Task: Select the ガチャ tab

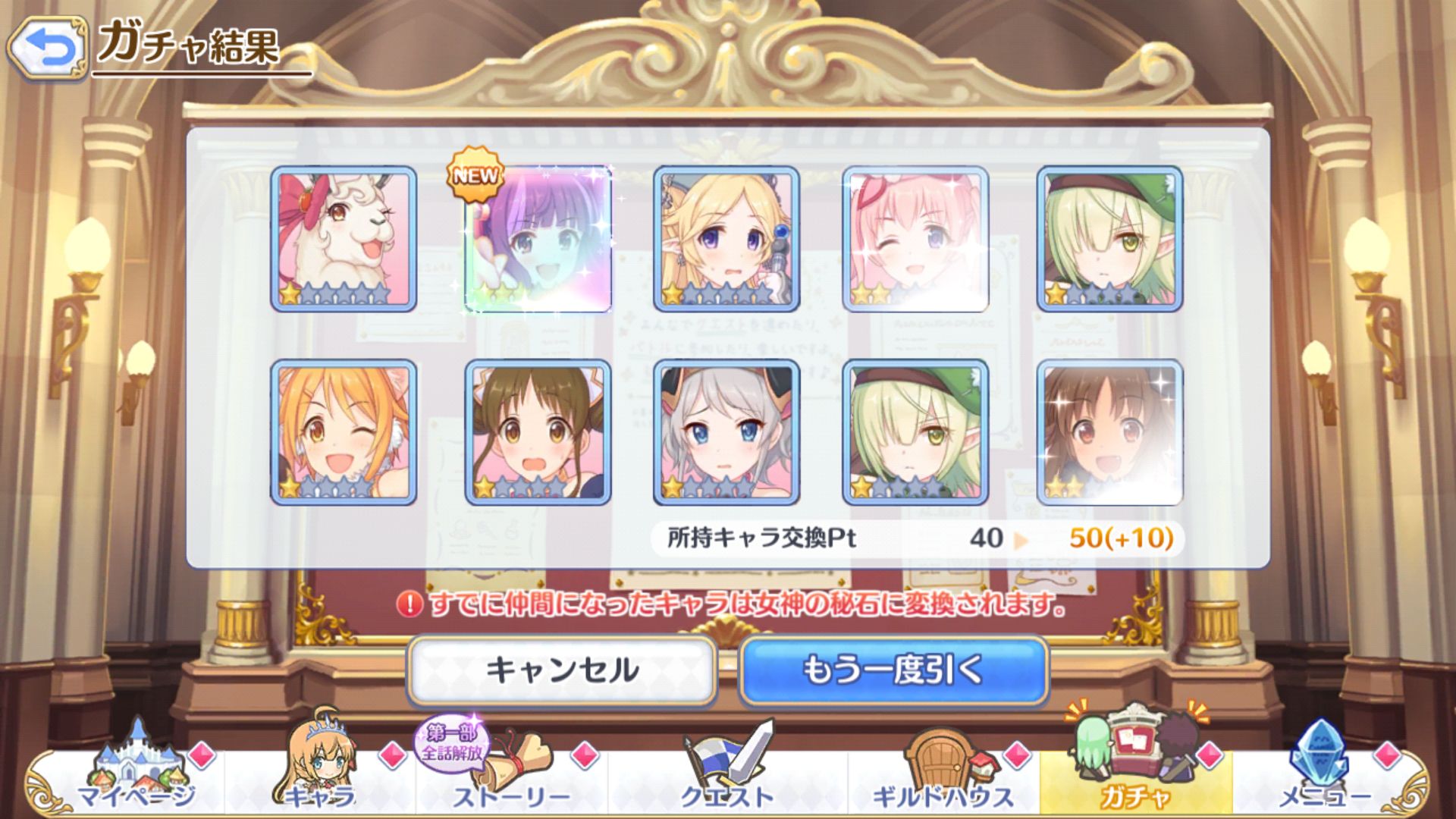Action: click(1135, 773)
